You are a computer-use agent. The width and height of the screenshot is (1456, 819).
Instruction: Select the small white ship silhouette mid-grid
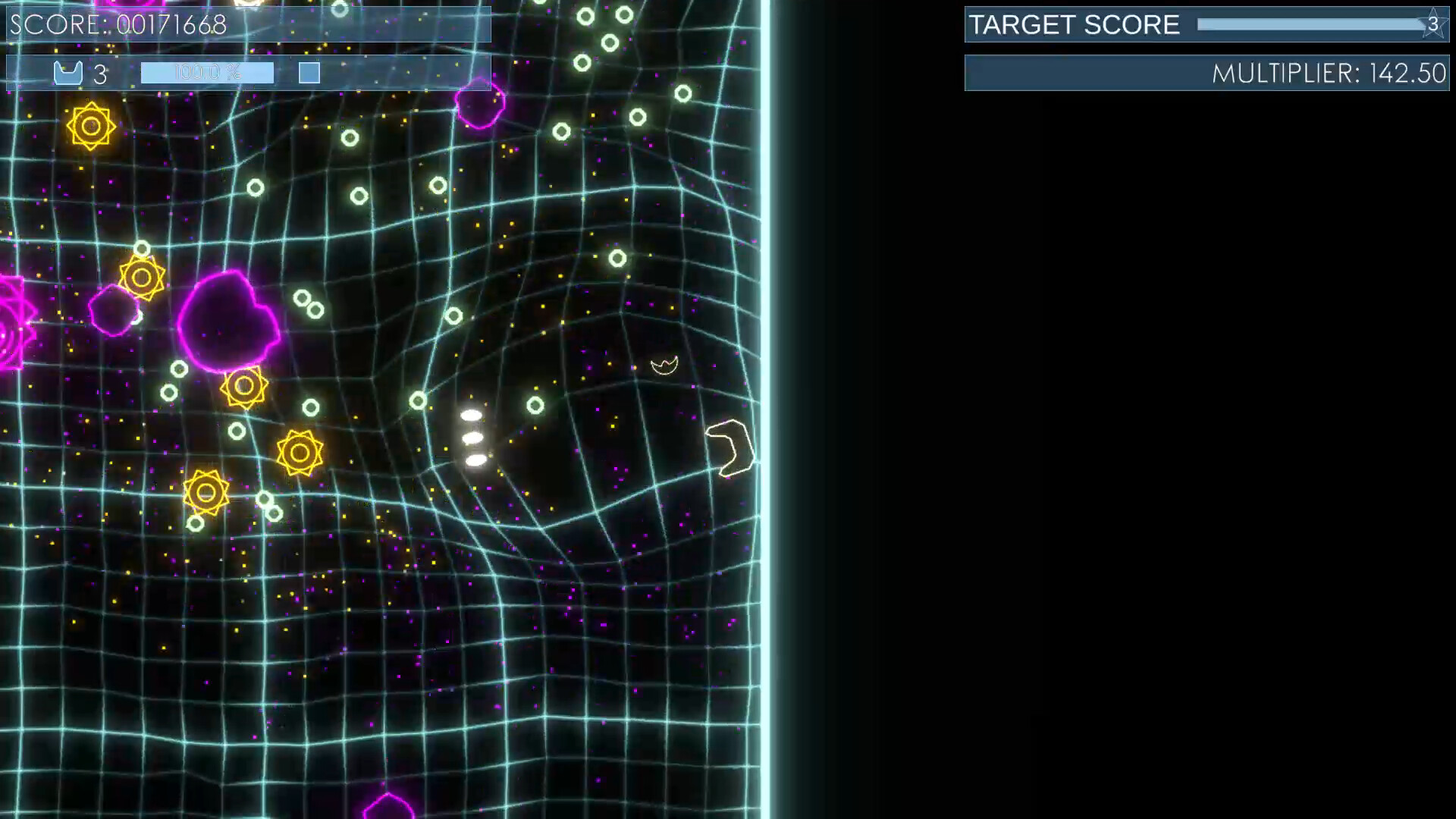coord(665,363)
